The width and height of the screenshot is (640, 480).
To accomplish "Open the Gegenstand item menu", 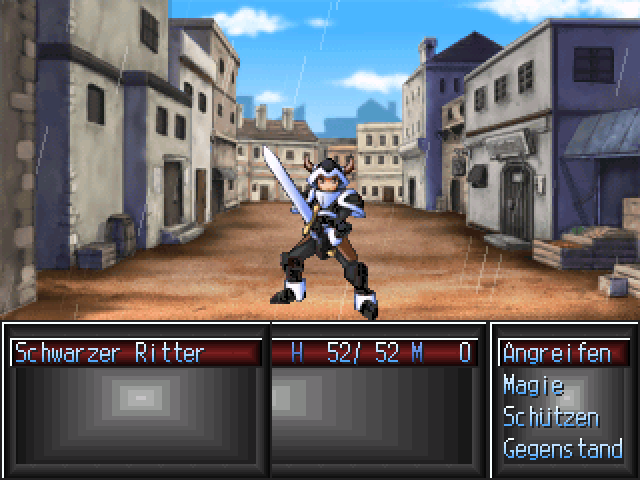I will point(562,448).
